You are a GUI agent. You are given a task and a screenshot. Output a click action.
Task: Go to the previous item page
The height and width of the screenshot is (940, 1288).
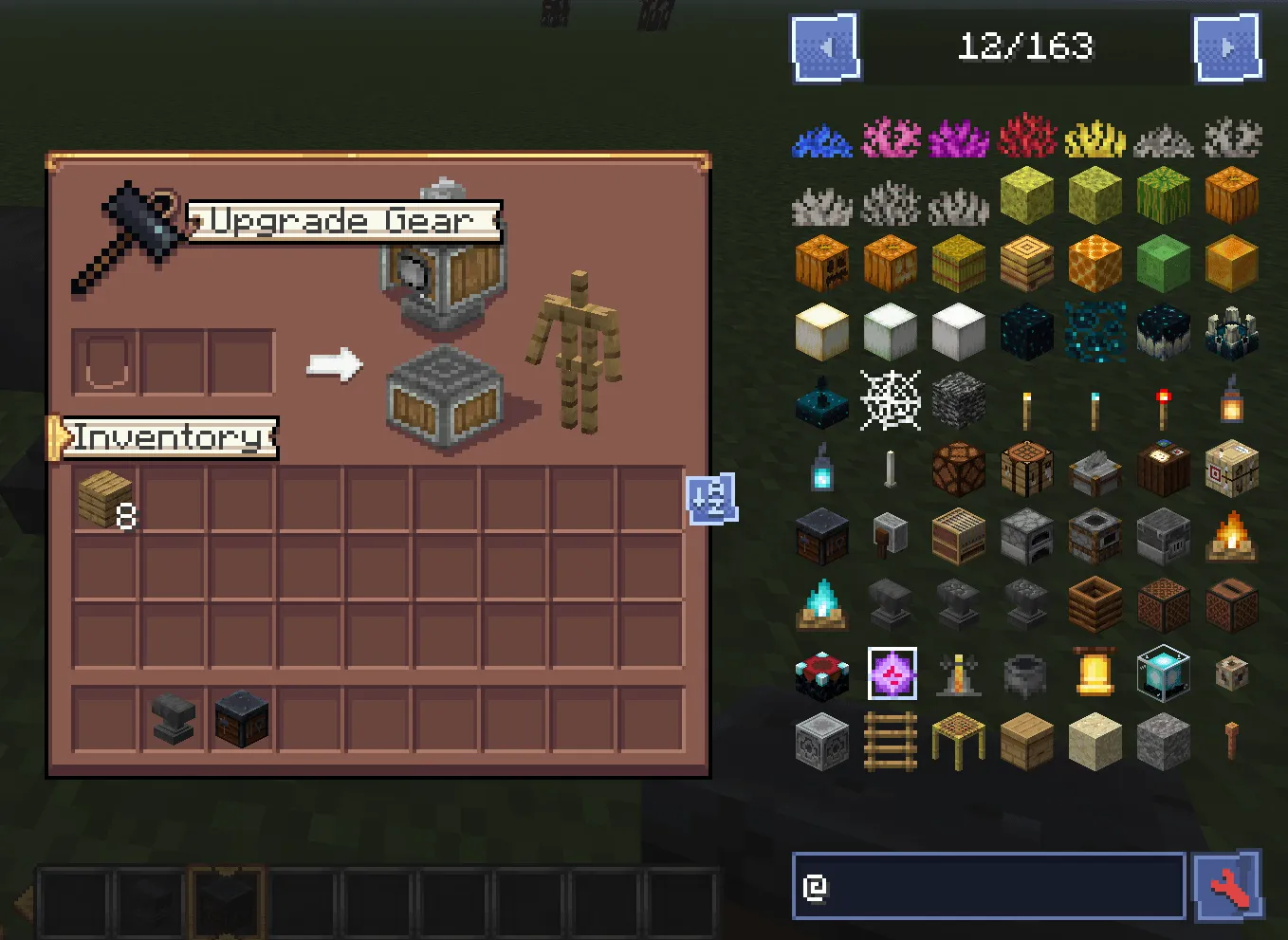[825, 46]
